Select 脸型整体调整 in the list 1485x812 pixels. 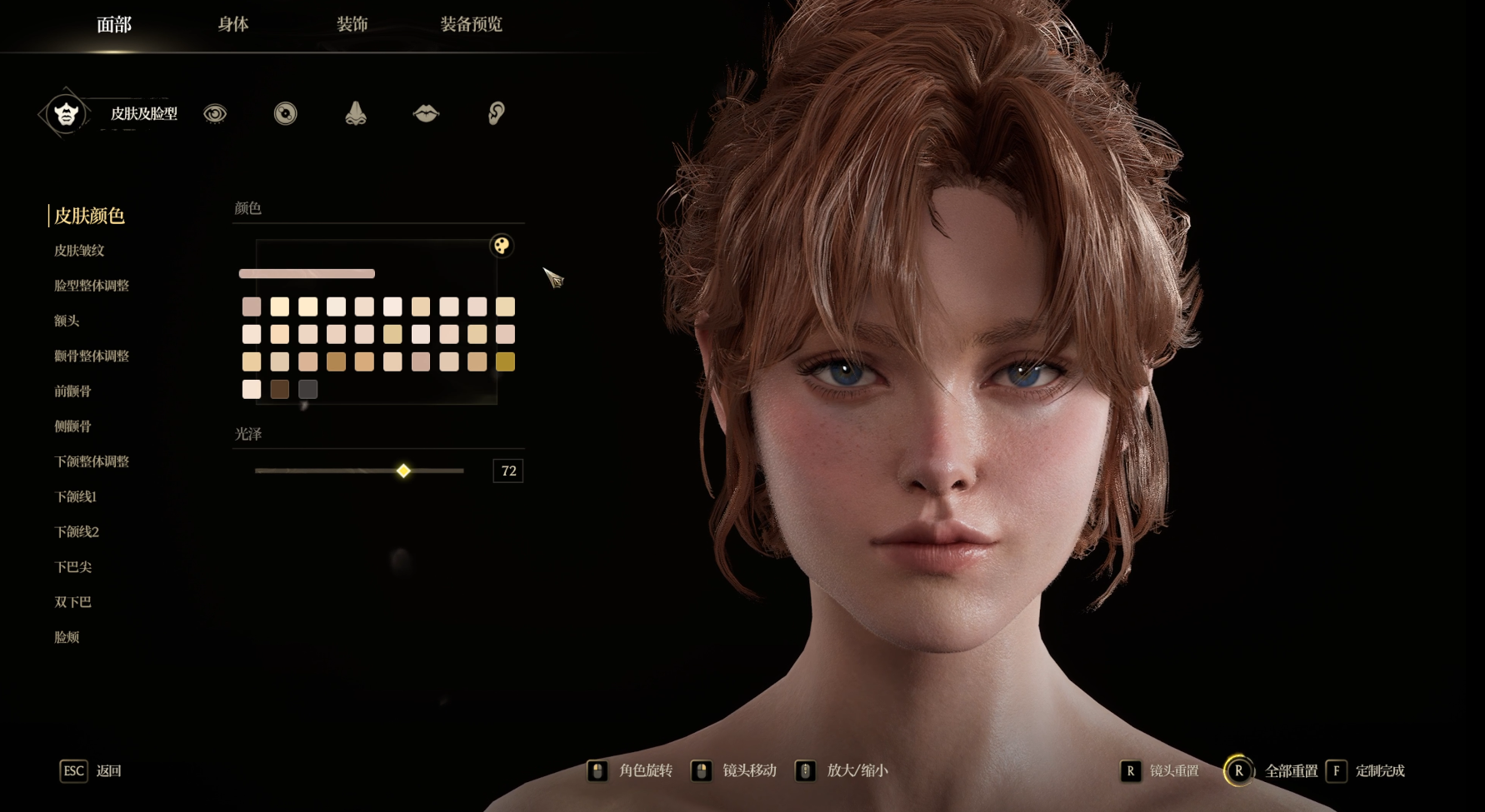pos(92,286)
